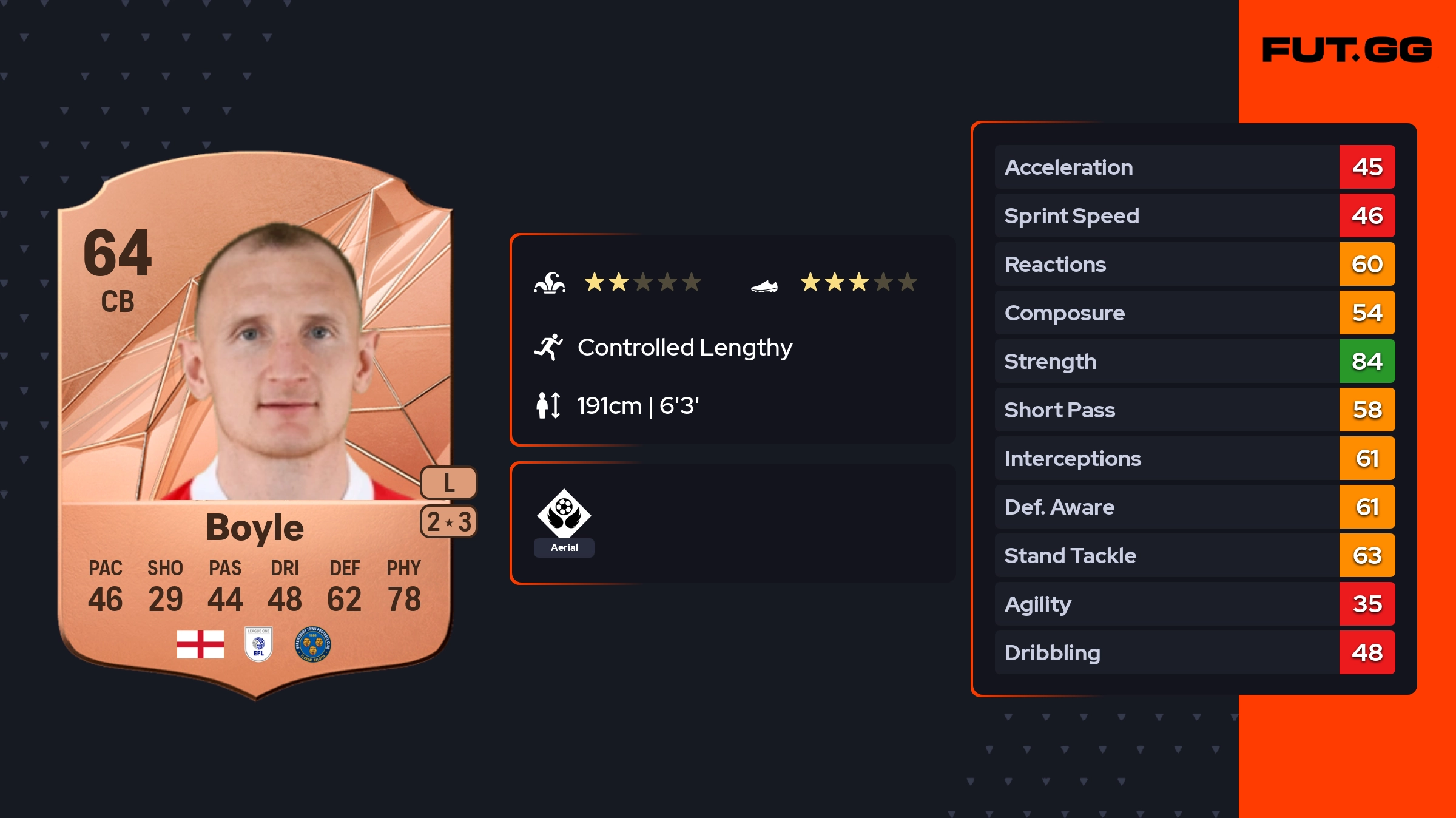Select the Boyle 64 CB player card
Screen dimensions: 1456x818
coord(255,425)
